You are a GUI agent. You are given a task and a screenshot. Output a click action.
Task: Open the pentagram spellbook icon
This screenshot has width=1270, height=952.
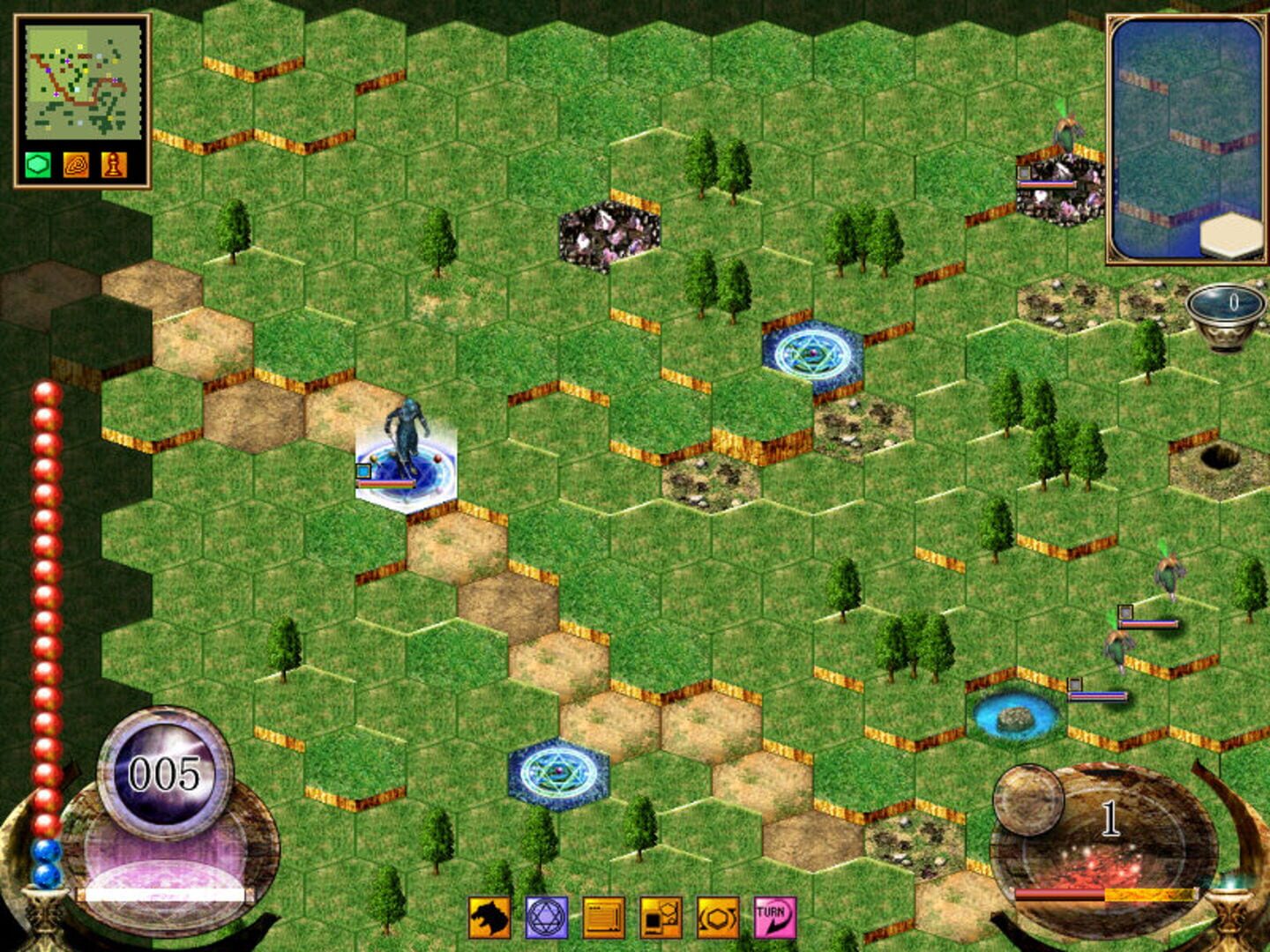click(x=546, y=918)
